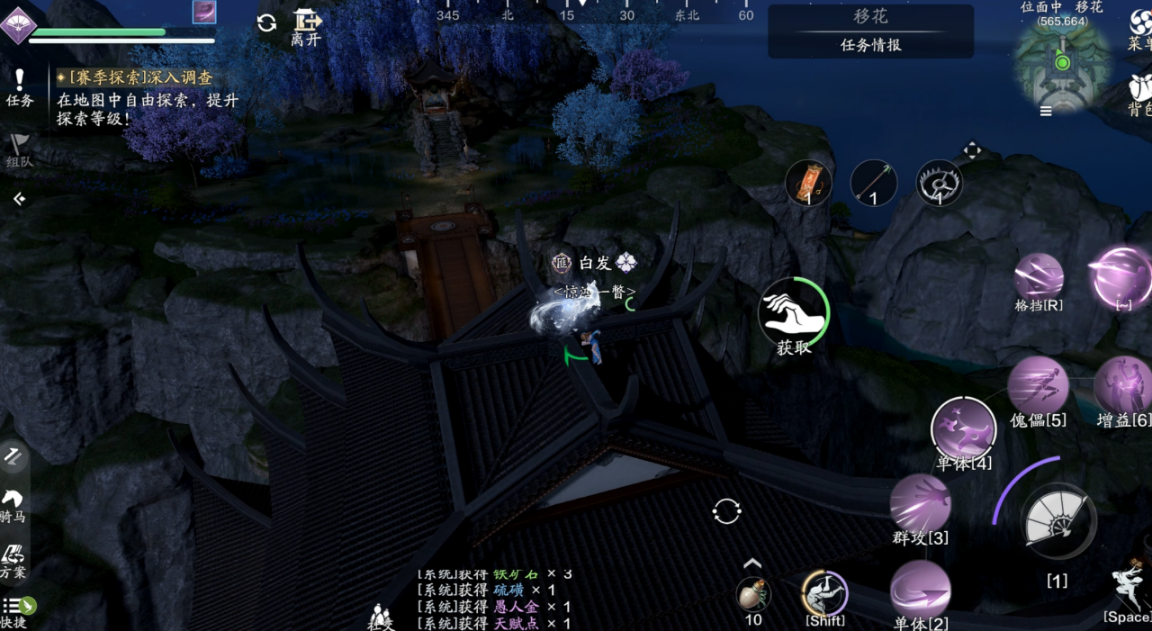This screenshot has height=631, width=1152.
Task: Use the [Shift] dodge skill
Action: tap(825, 594)
